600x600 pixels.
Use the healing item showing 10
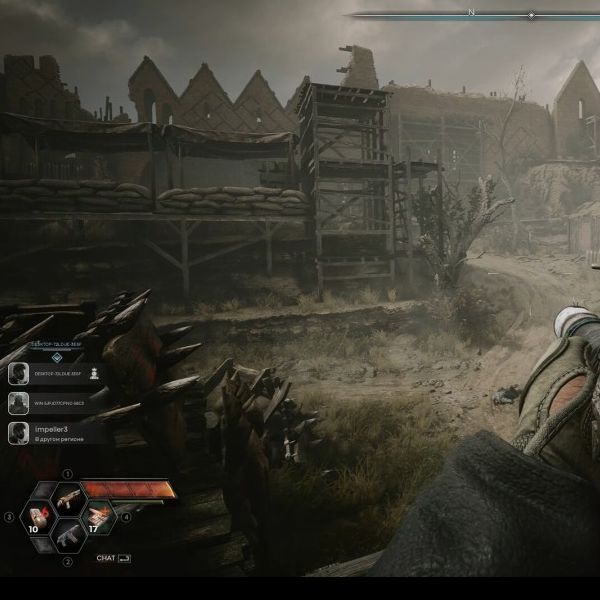tap(38, 517)
